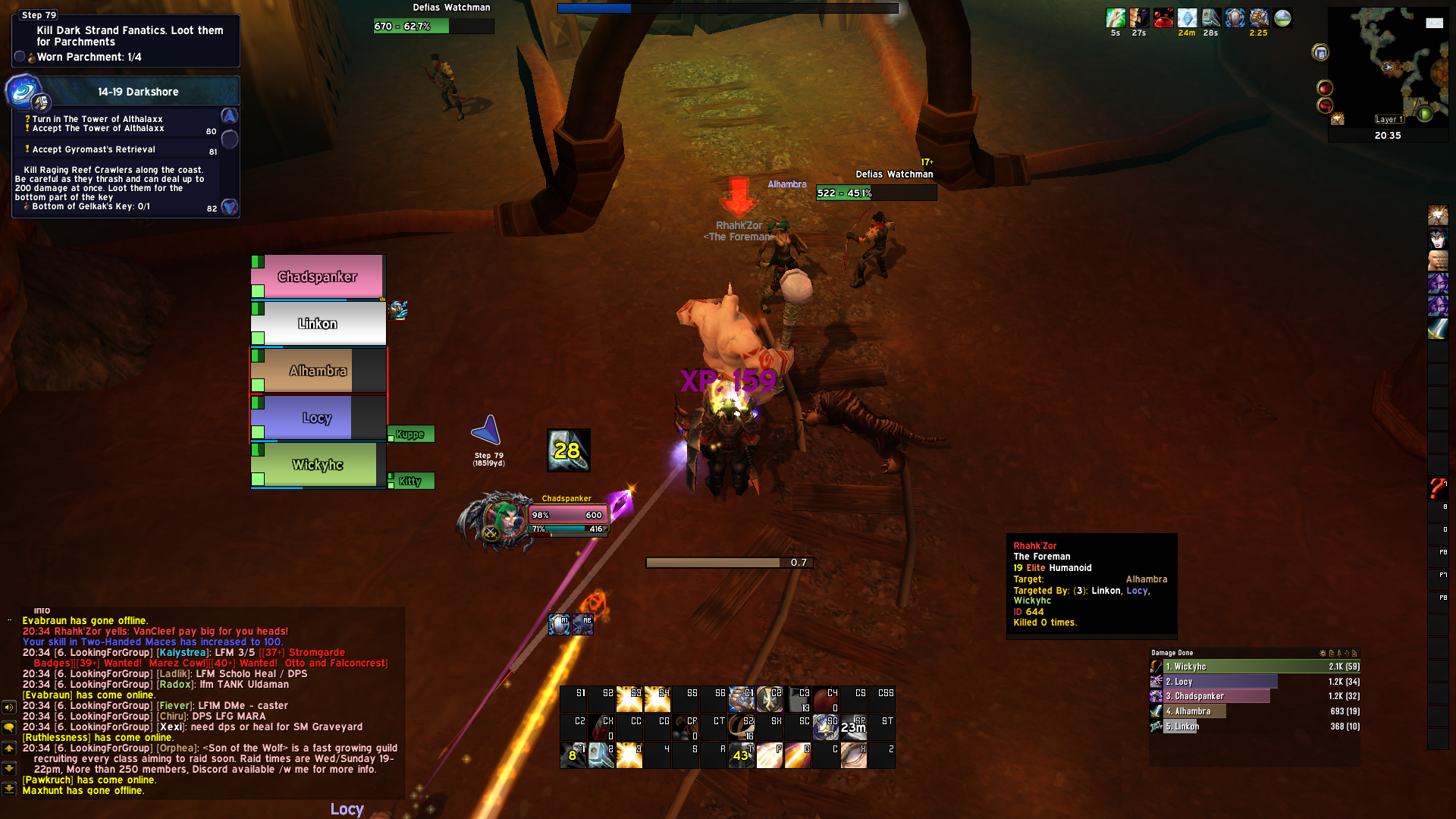Click the red apple food slot C4
Screen dimensions: 1456x819
(x=825, y=698)
